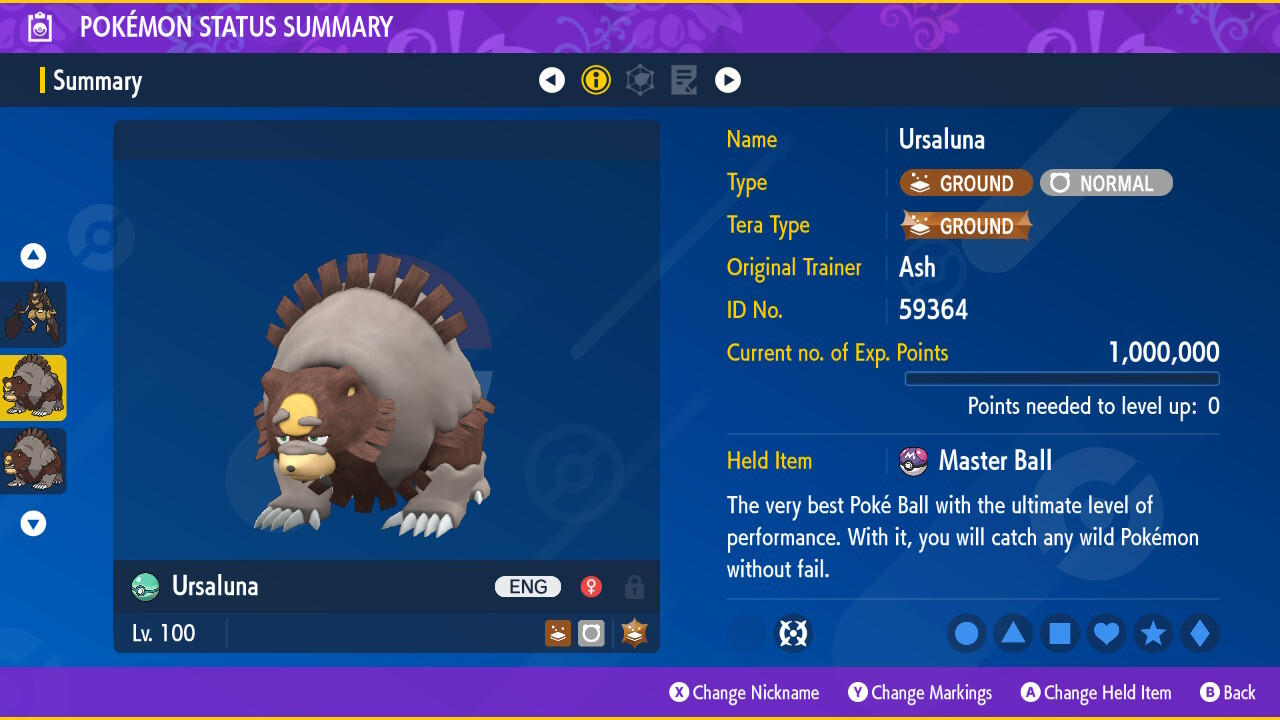1280x720 pixels.
Task: Open Change Markings
Action: click(x=920, y=693)
